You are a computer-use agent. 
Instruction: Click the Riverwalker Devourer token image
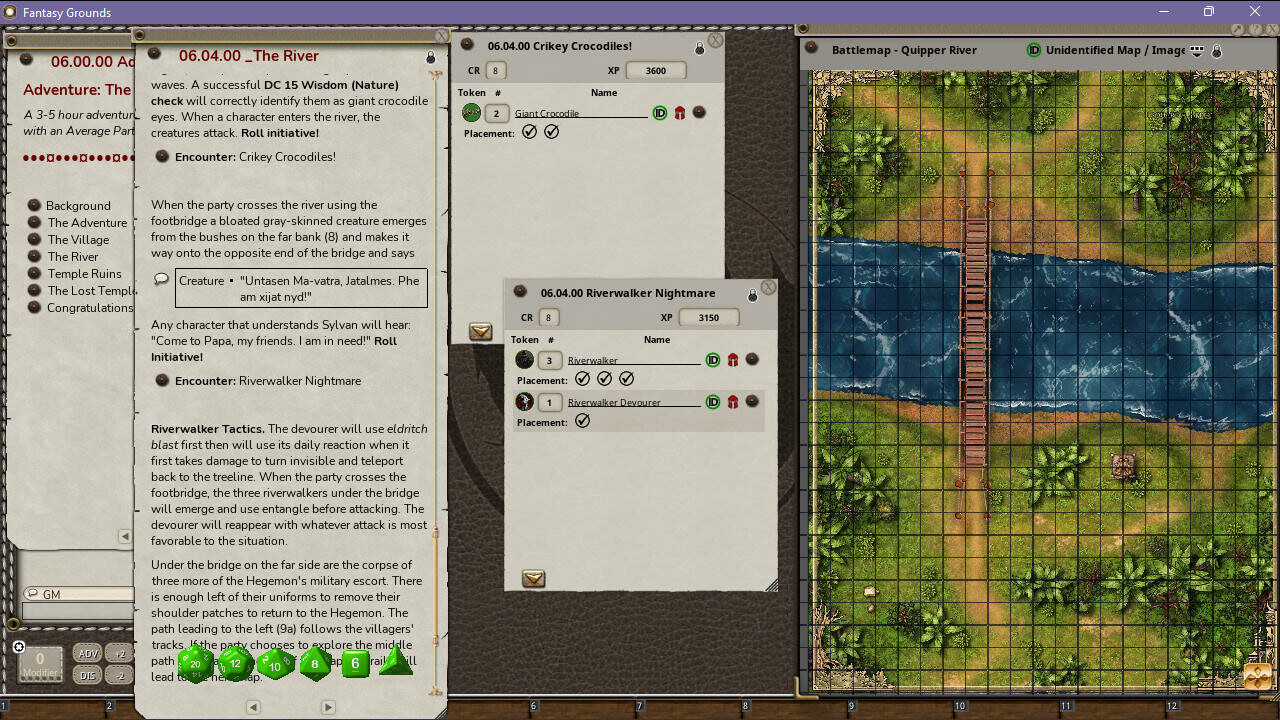pos(524,401)
